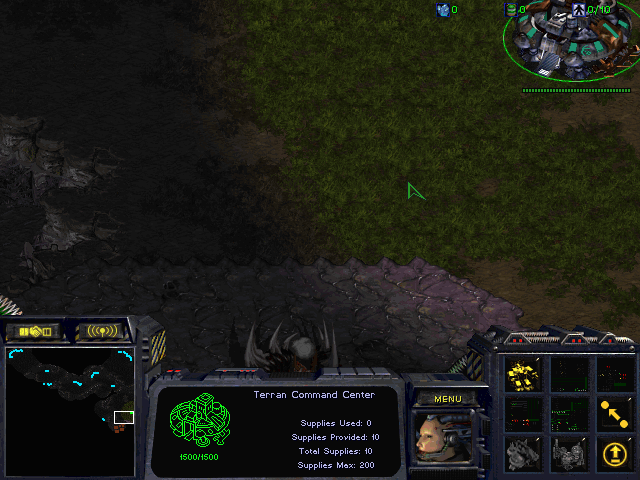The width and height of the screenshot is (640, 480).
Task: Open the message beacon button above the minimap
Action: tap(104, 331)
